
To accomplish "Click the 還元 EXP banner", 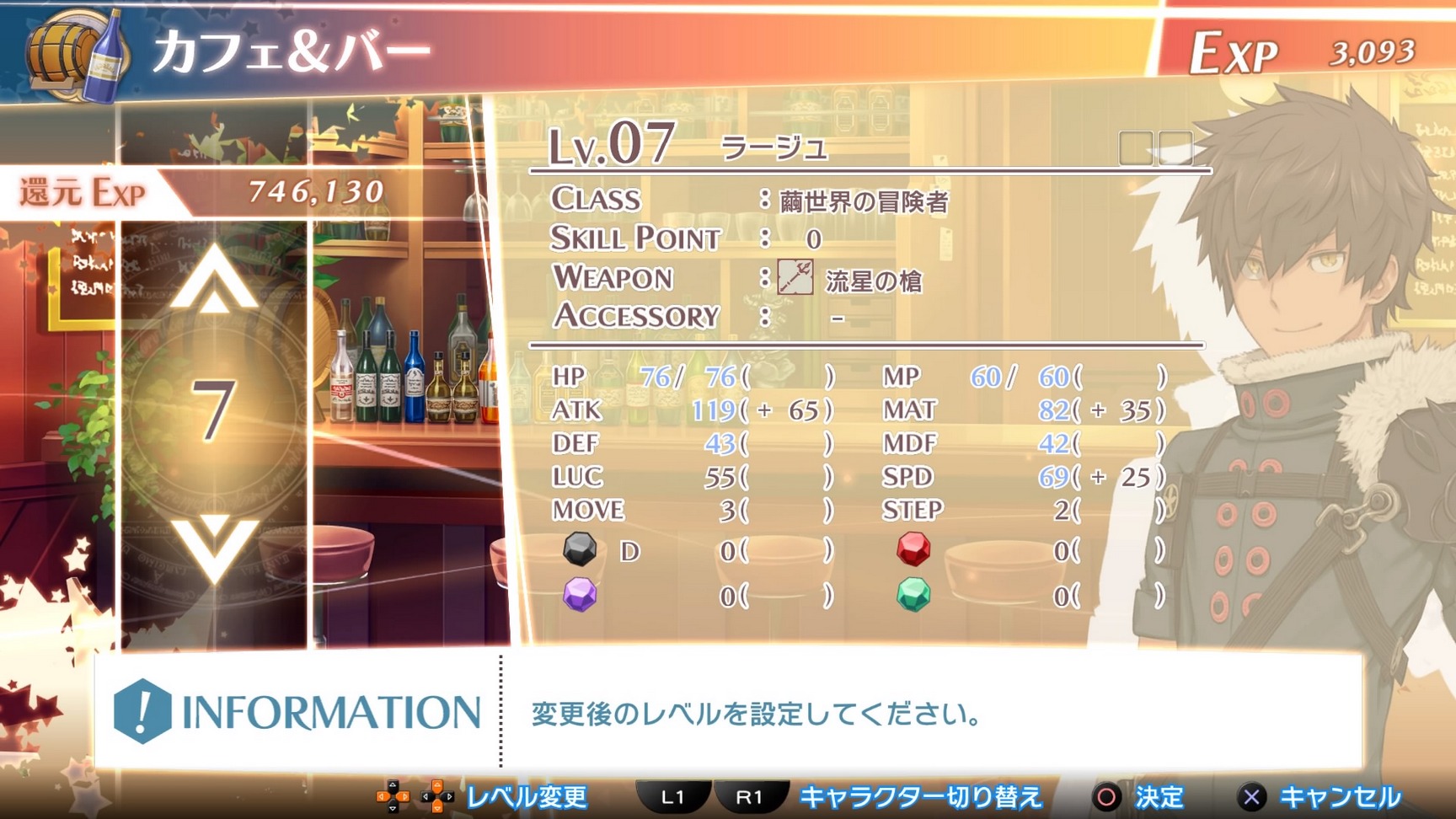I will tap(80, 192).
